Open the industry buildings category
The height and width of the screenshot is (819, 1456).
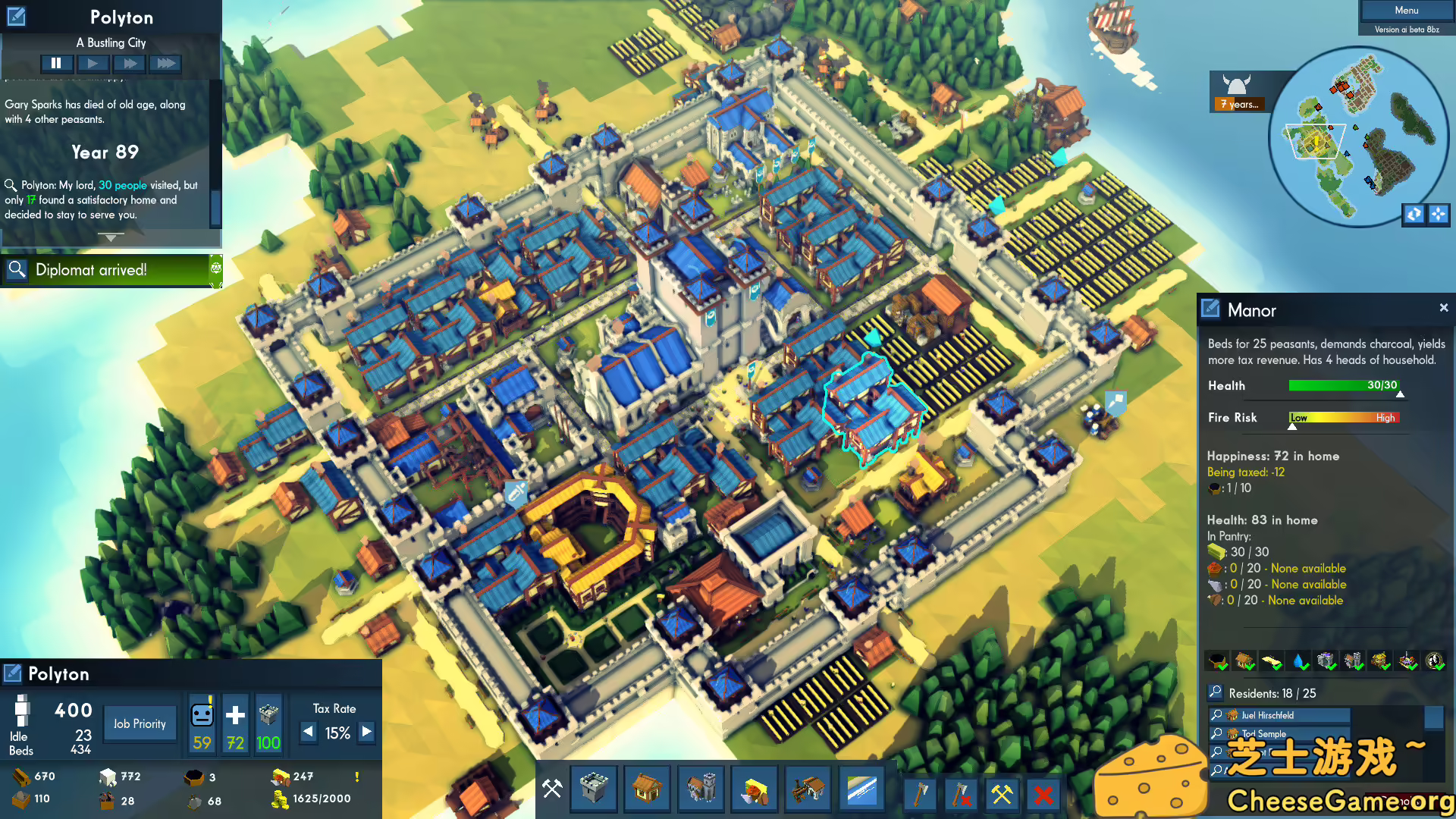[x=808, y=789]
